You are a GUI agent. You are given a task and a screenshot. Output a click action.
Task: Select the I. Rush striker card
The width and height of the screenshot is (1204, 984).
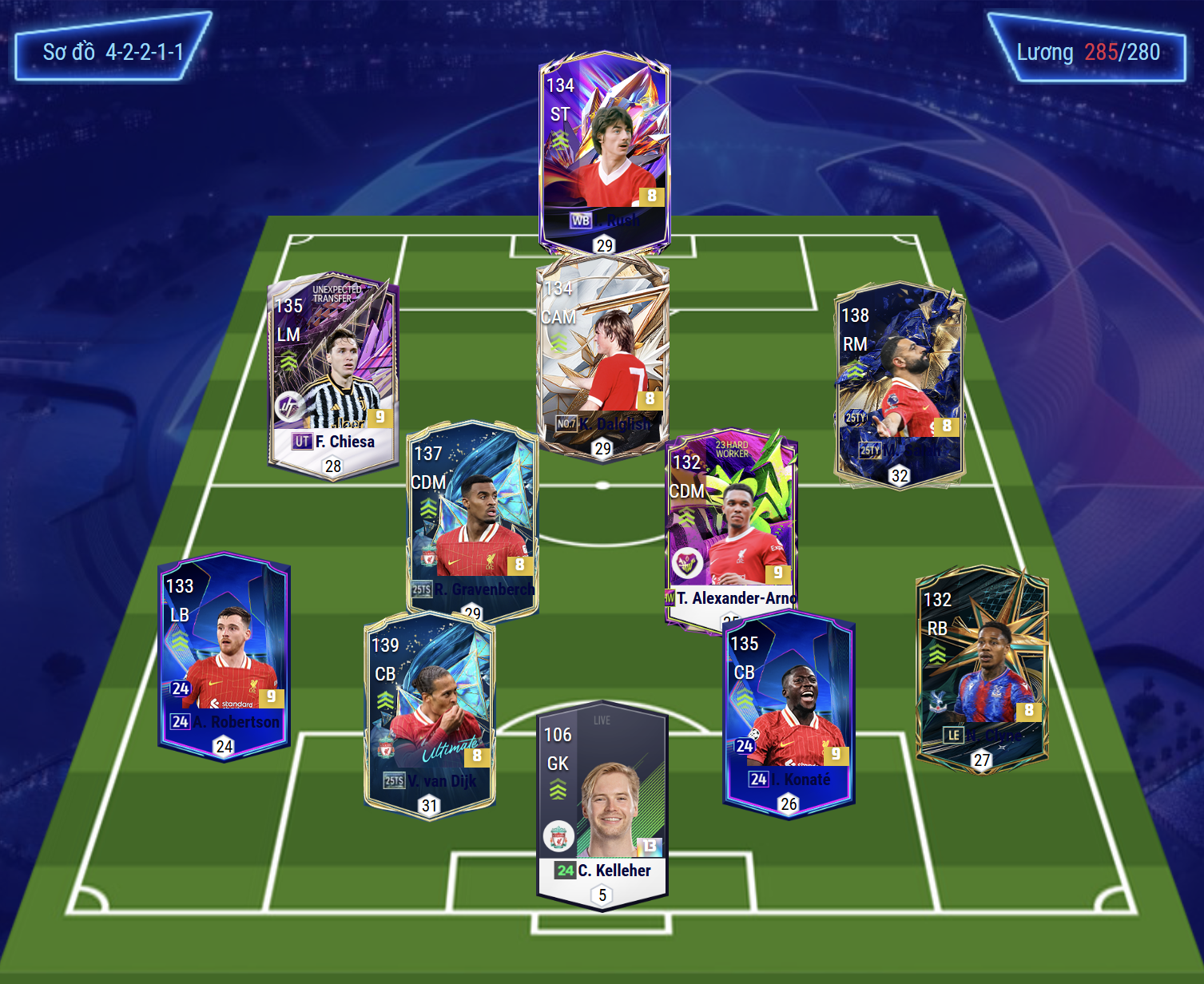tap(604, 144)
